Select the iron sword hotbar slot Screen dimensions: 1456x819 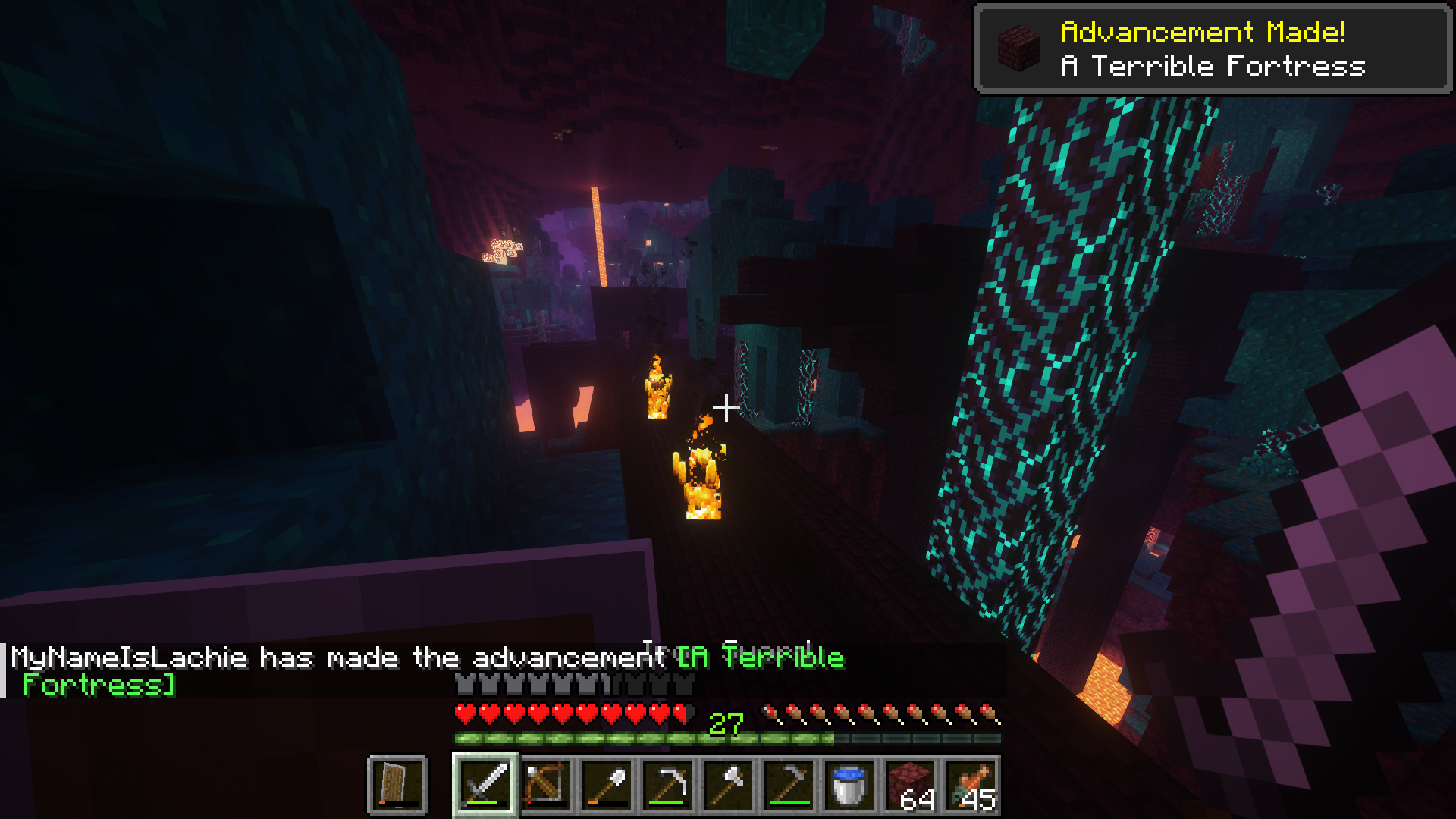pos(485,785)
